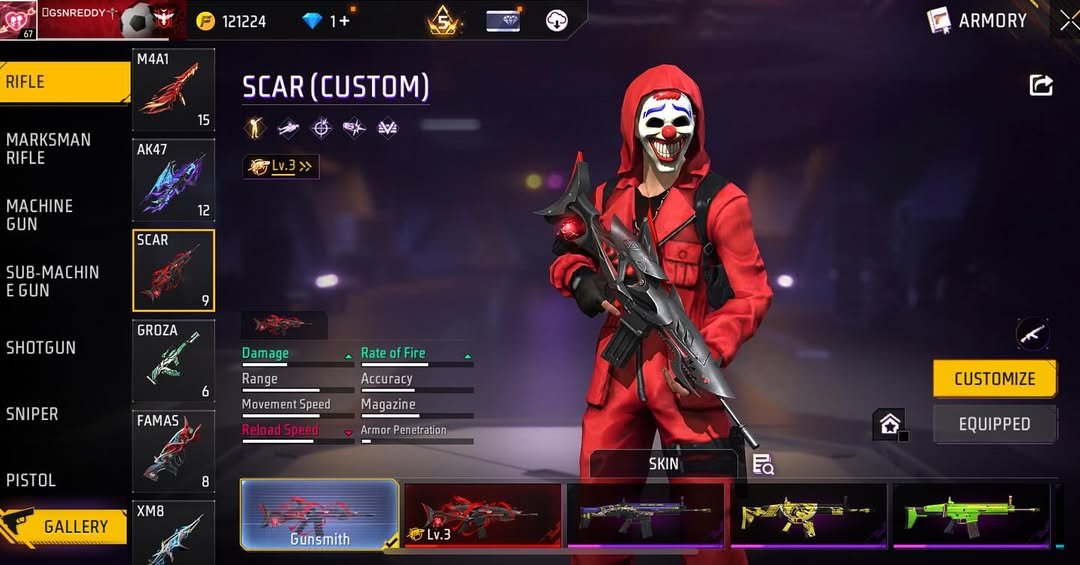
Task: Show the Shotgun weapon category
Action: 41,348
